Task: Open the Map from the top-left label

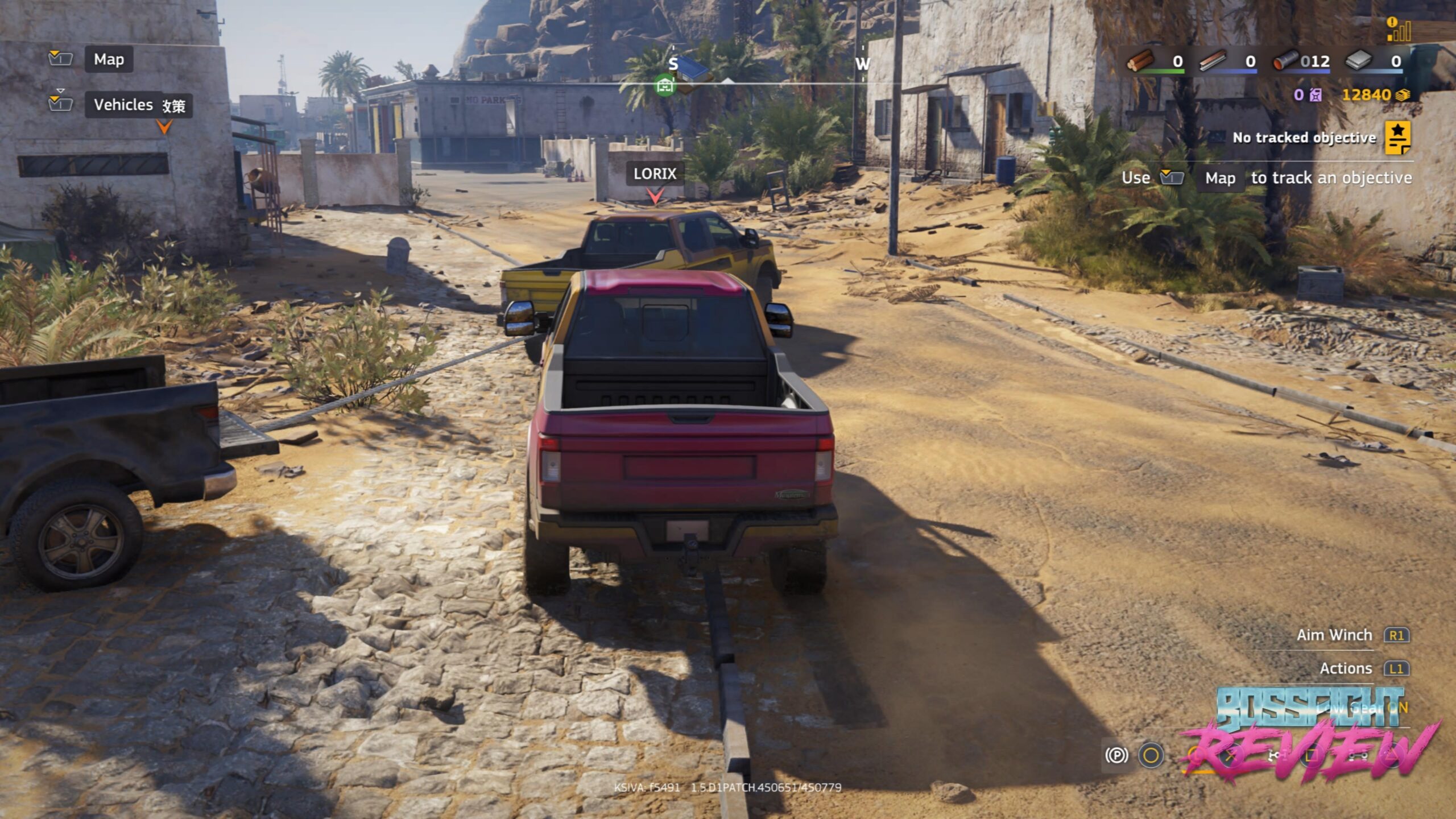Action: point(109,59)
